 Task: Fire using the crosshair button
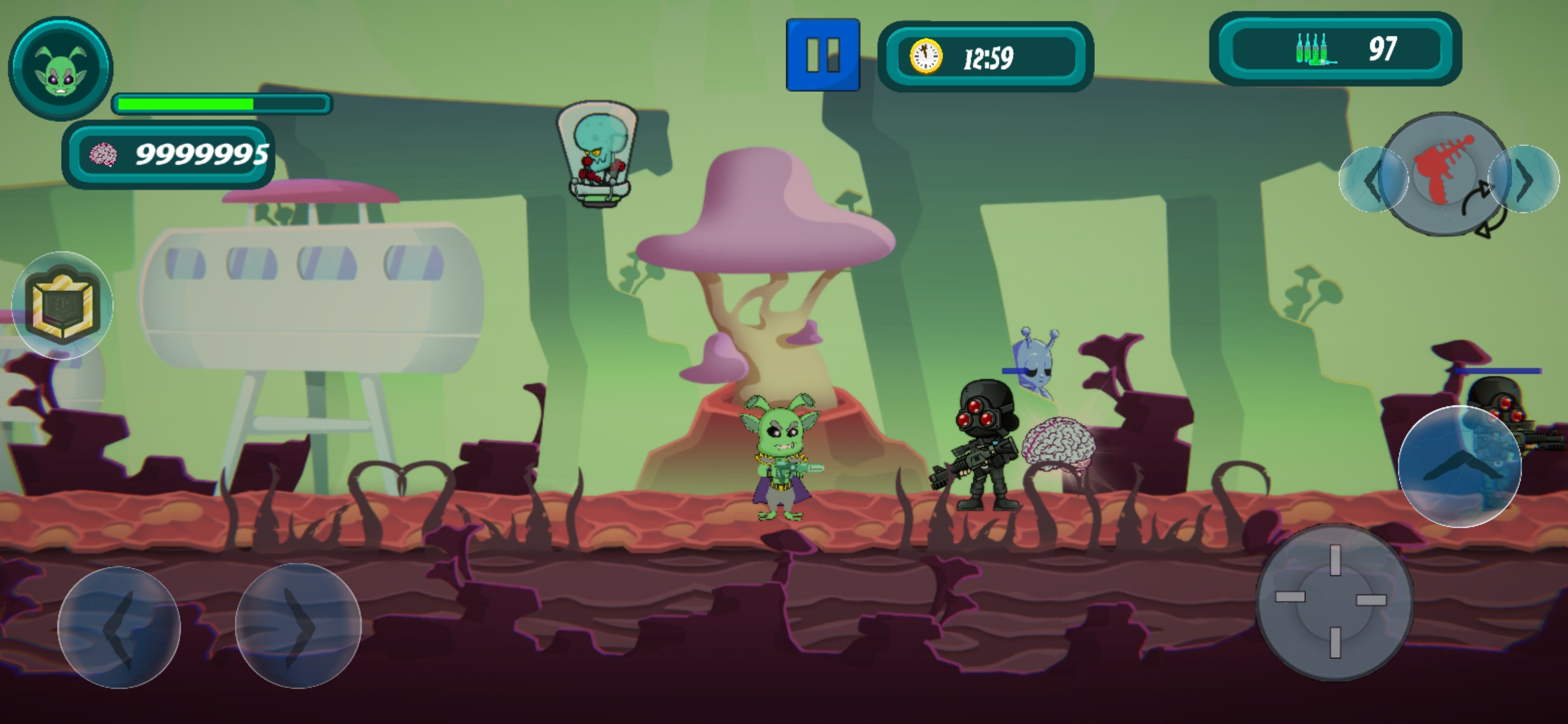point(1334,601)
